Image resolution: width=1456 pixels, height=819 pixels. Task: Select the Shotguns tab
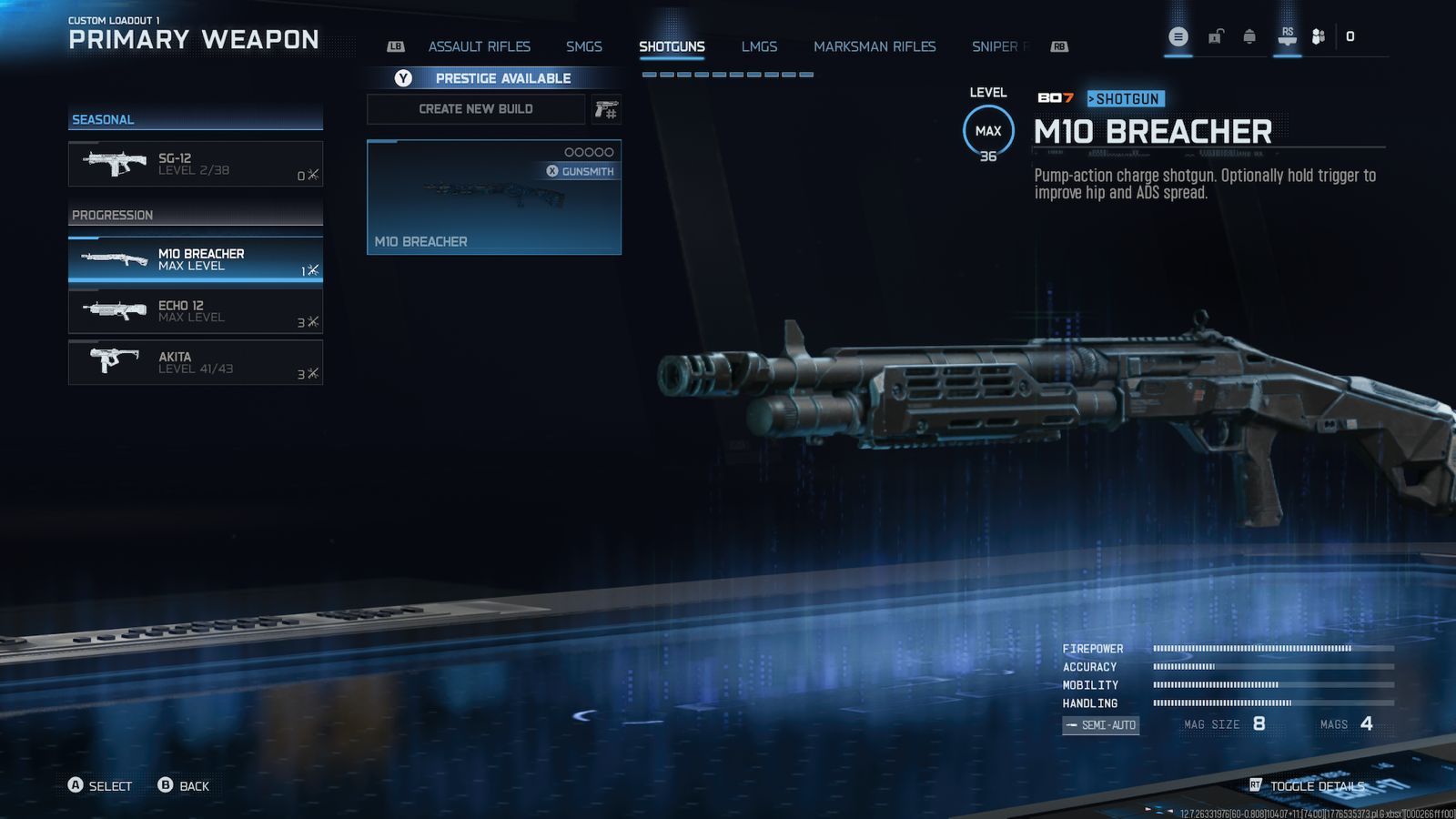[672, 46]
